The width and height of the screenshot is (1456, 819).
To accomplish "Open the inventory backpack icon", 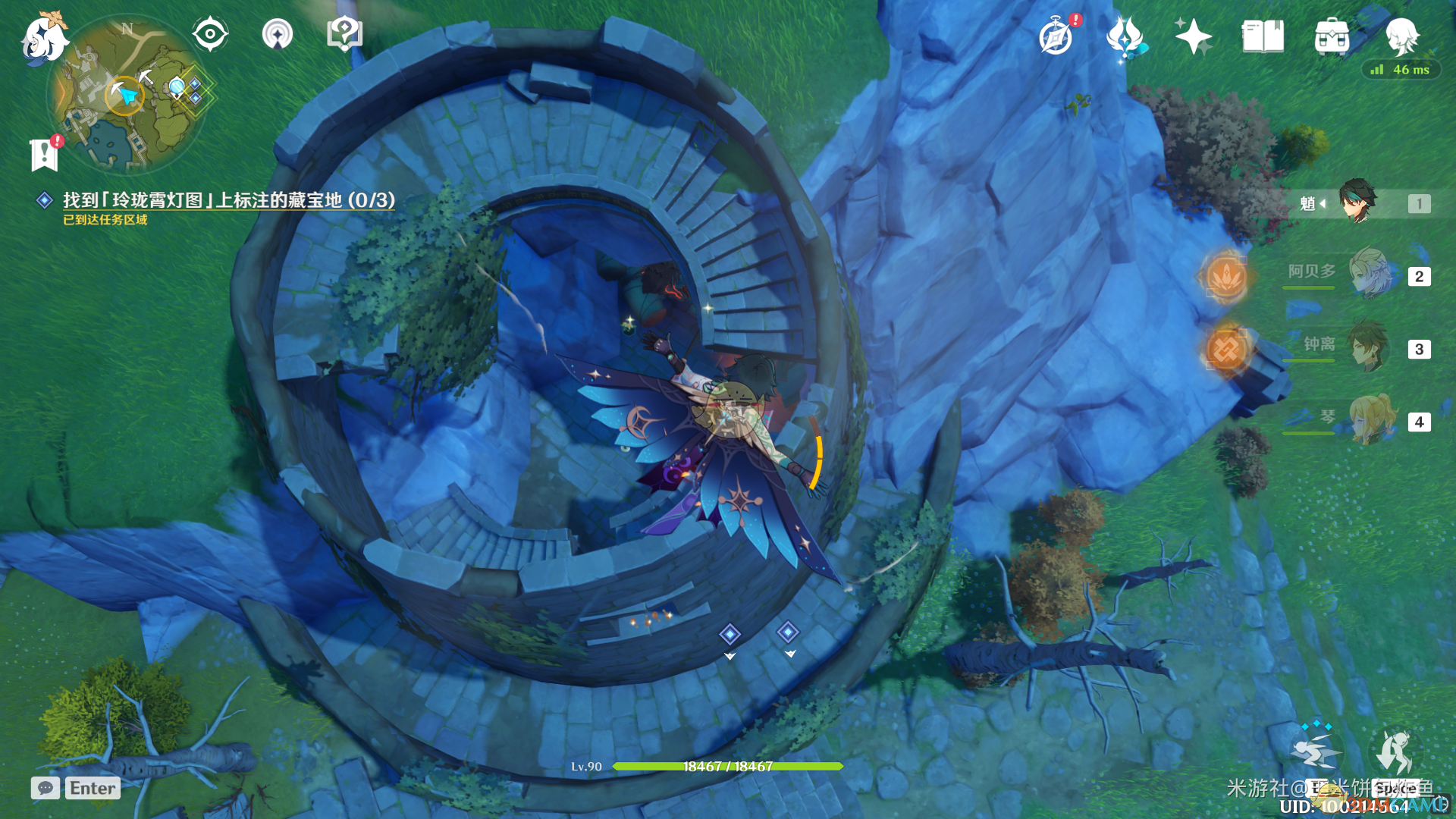I will click(1332, 36).
